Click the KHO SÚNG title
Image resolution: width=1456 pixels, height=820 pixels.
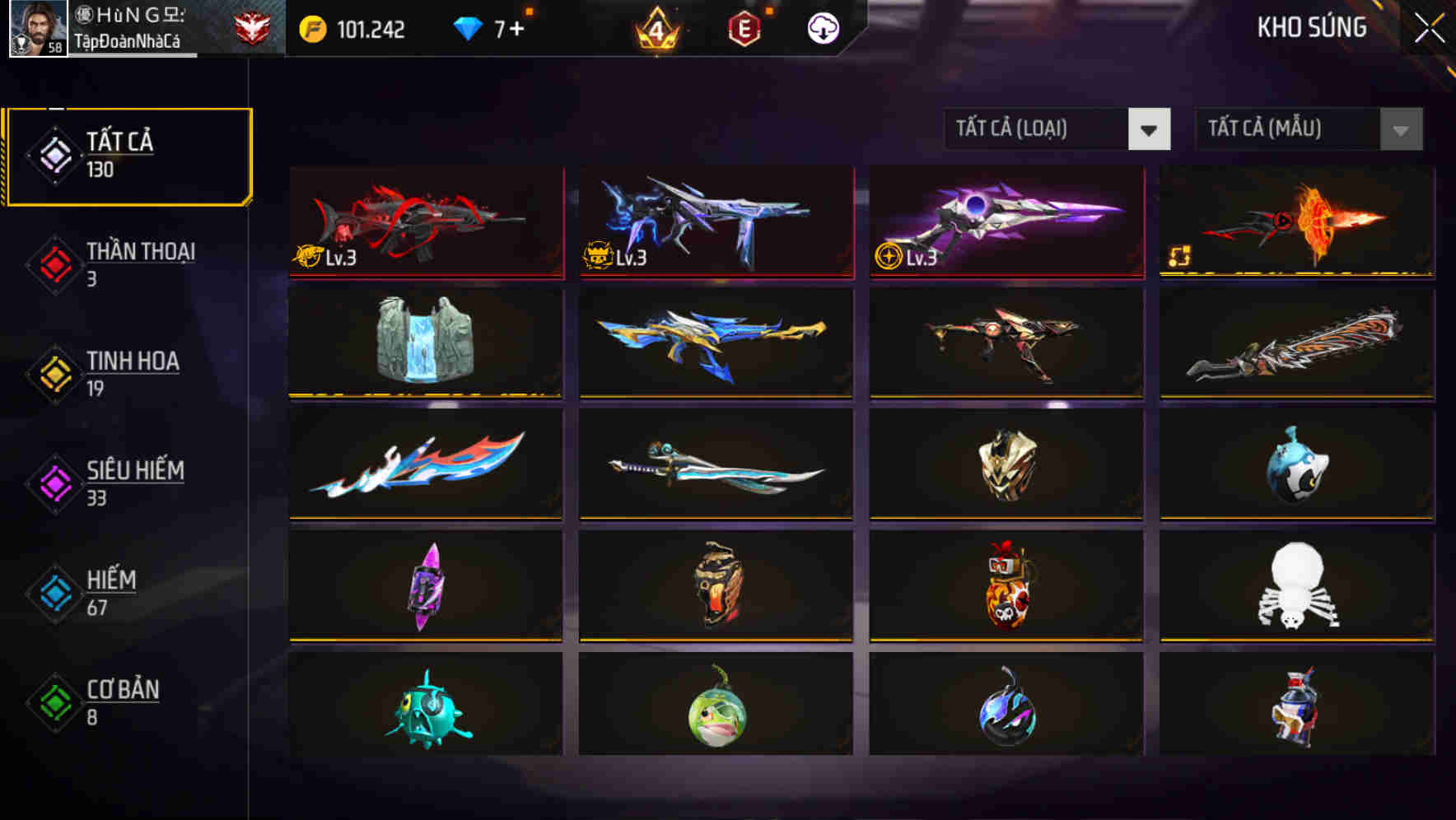(1313, 27)
